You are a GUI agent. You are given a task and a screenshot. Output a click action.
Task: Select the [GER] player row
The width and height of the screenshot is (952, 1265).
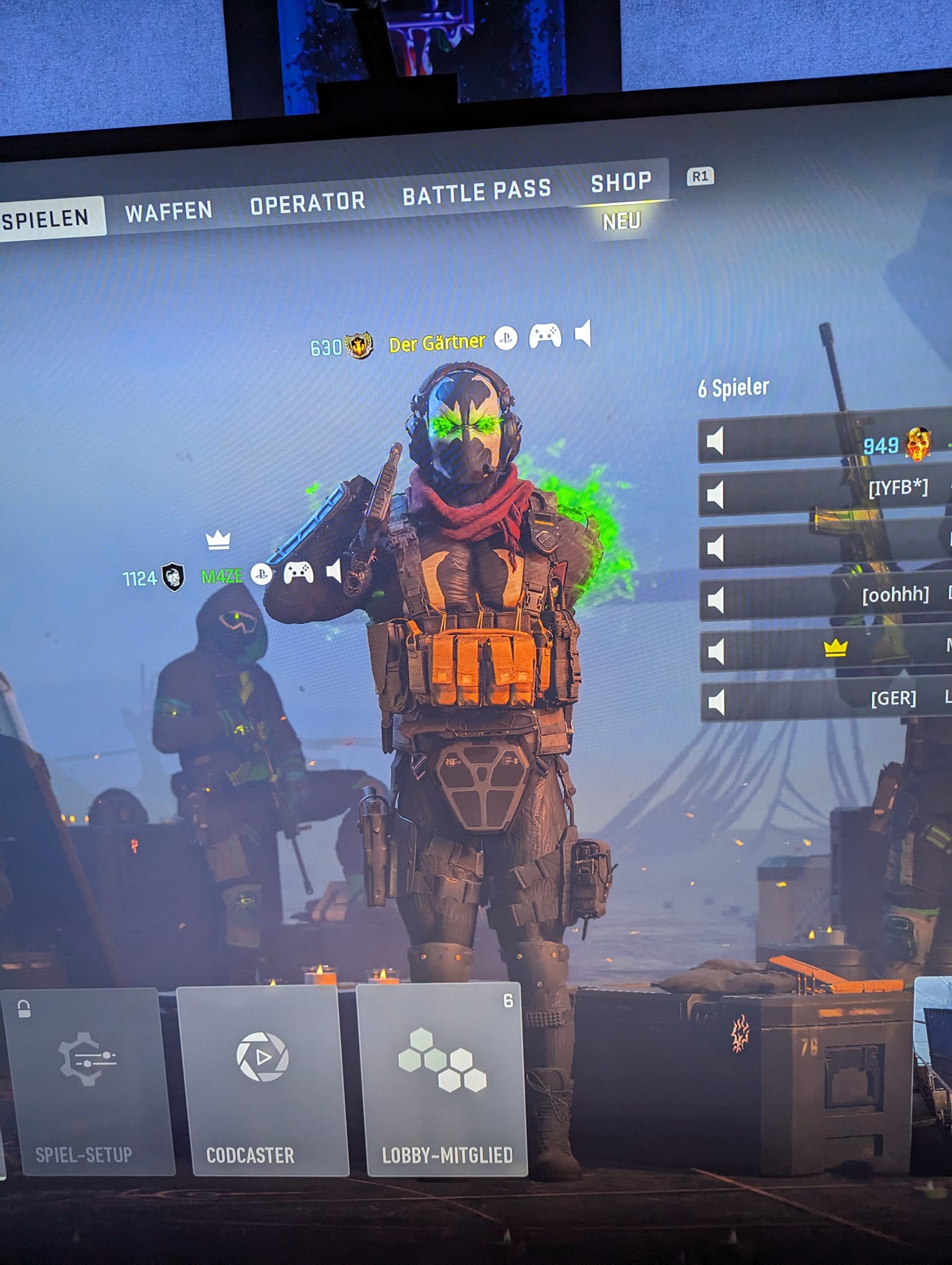824,701
